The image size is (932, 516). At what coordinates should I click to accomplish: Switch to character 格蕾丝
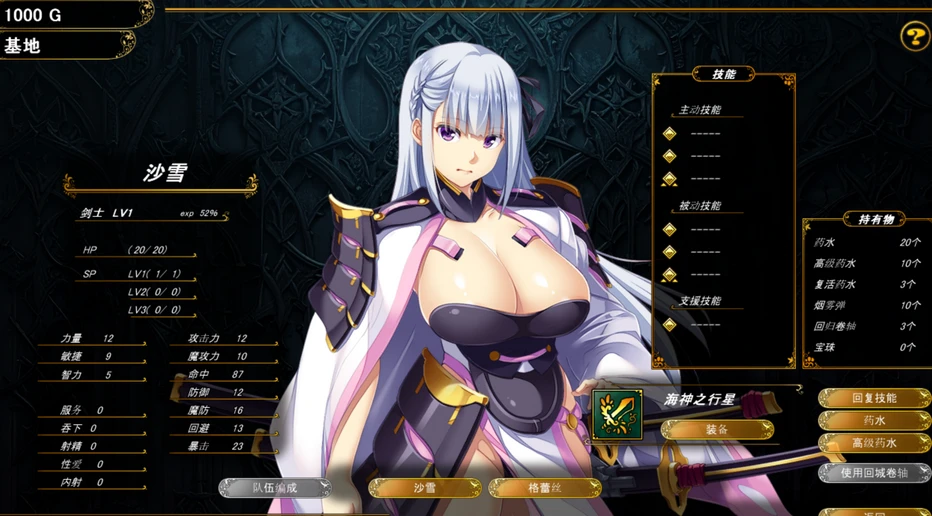click(x=545, y=488)
